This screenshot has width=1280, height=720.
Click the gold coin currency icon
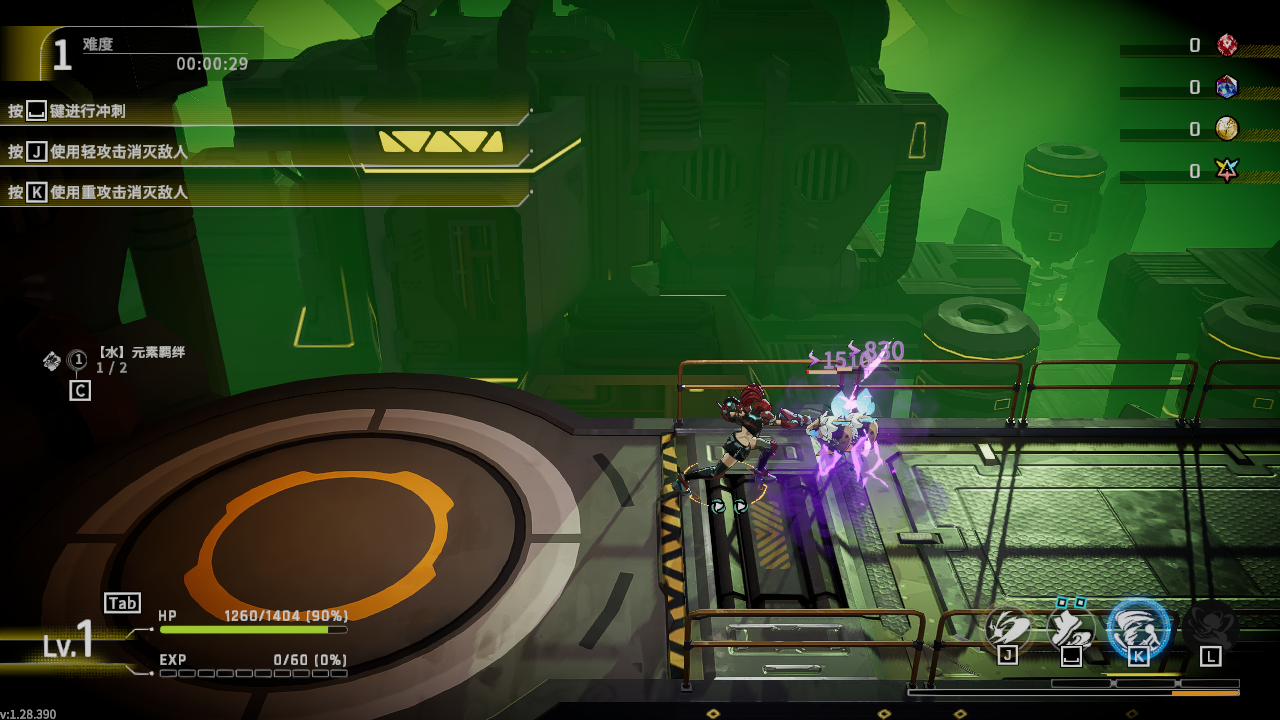pyautogui.click(x=1227, y=129)
